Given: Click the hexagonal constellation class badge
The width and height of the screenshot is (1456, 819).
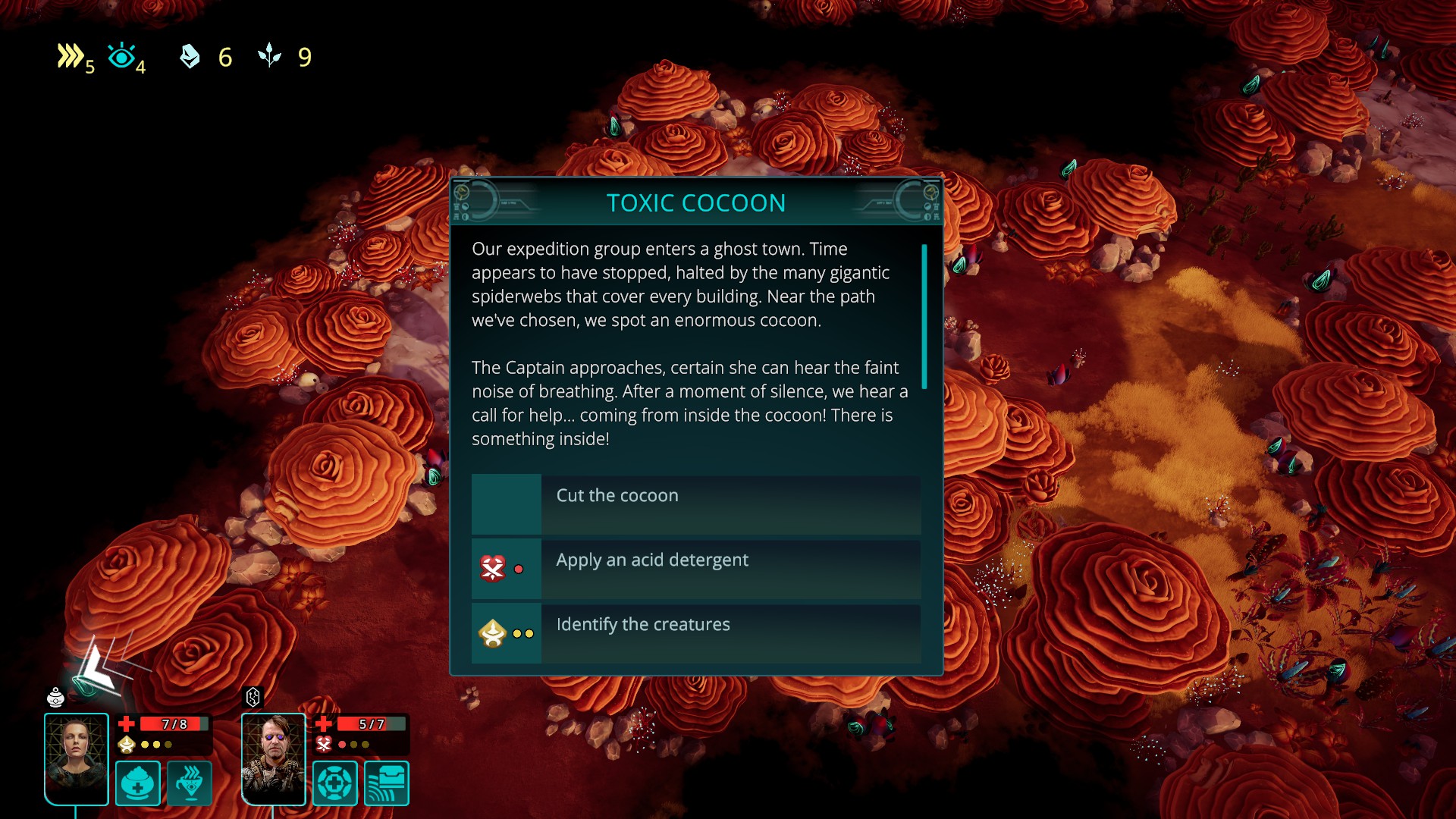Looking at the screenshot, I should click(x=253, y=697).
